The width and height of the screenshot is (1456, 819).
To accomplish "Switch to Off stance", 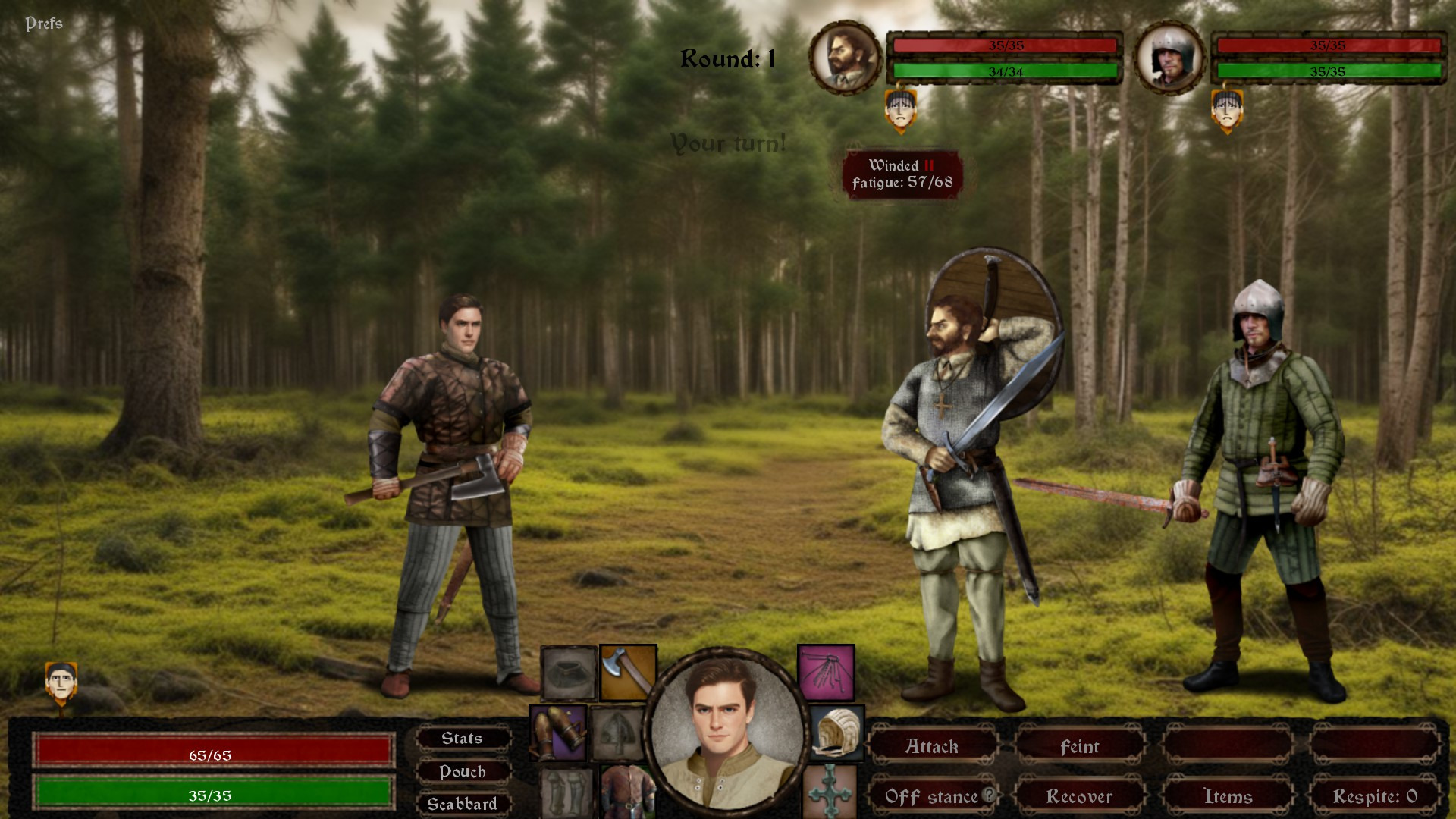I will (930, 796).
